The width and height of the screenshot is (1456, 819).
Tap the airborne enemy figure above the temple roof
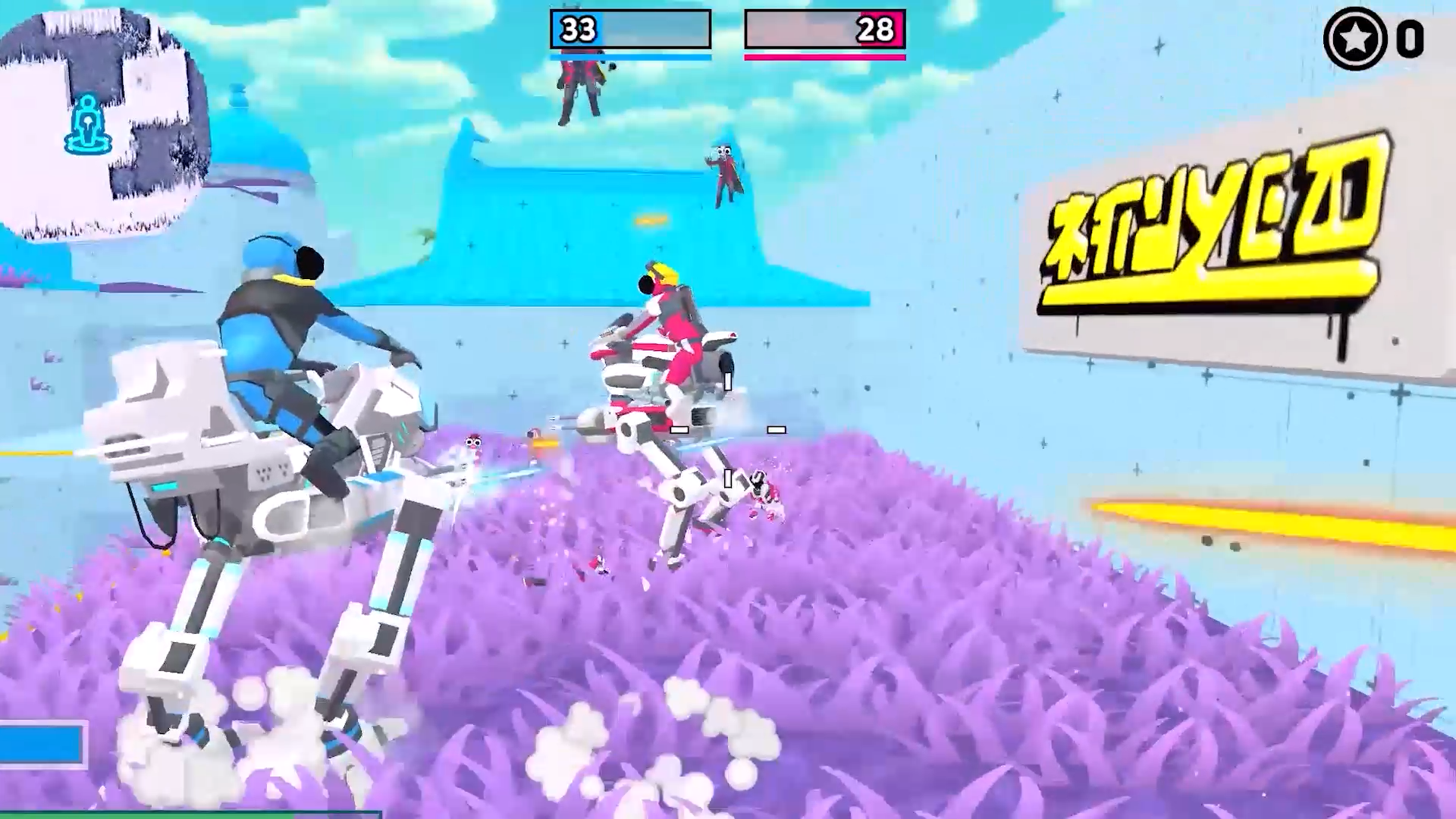pos(724,171)
